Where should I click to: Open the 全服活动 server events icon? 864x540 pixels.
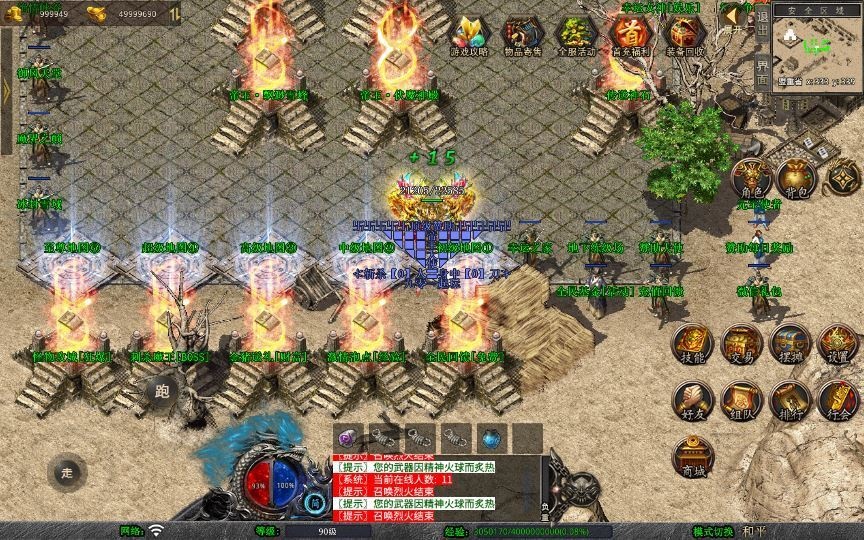pos(575,36)
